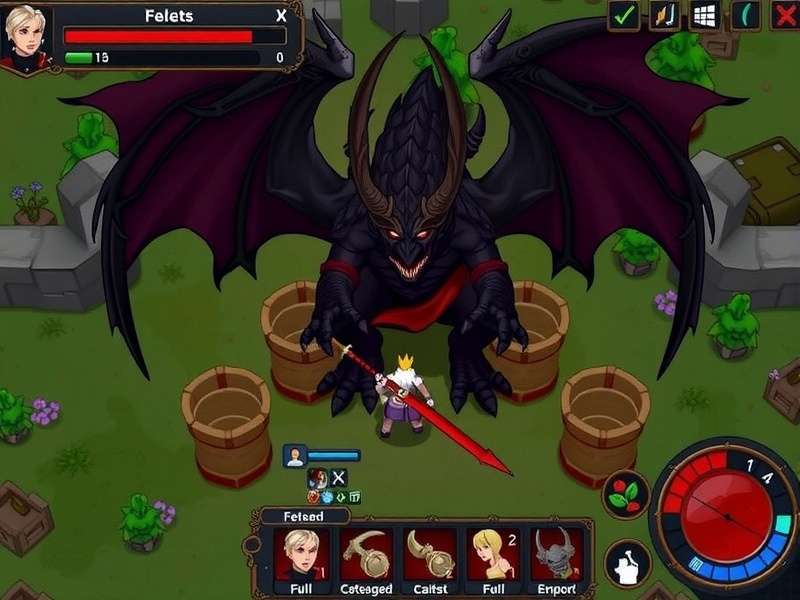This screenshot has height=600, width=800.
Task: Click the blonde character portrait
Action: (x=26, y=36)
